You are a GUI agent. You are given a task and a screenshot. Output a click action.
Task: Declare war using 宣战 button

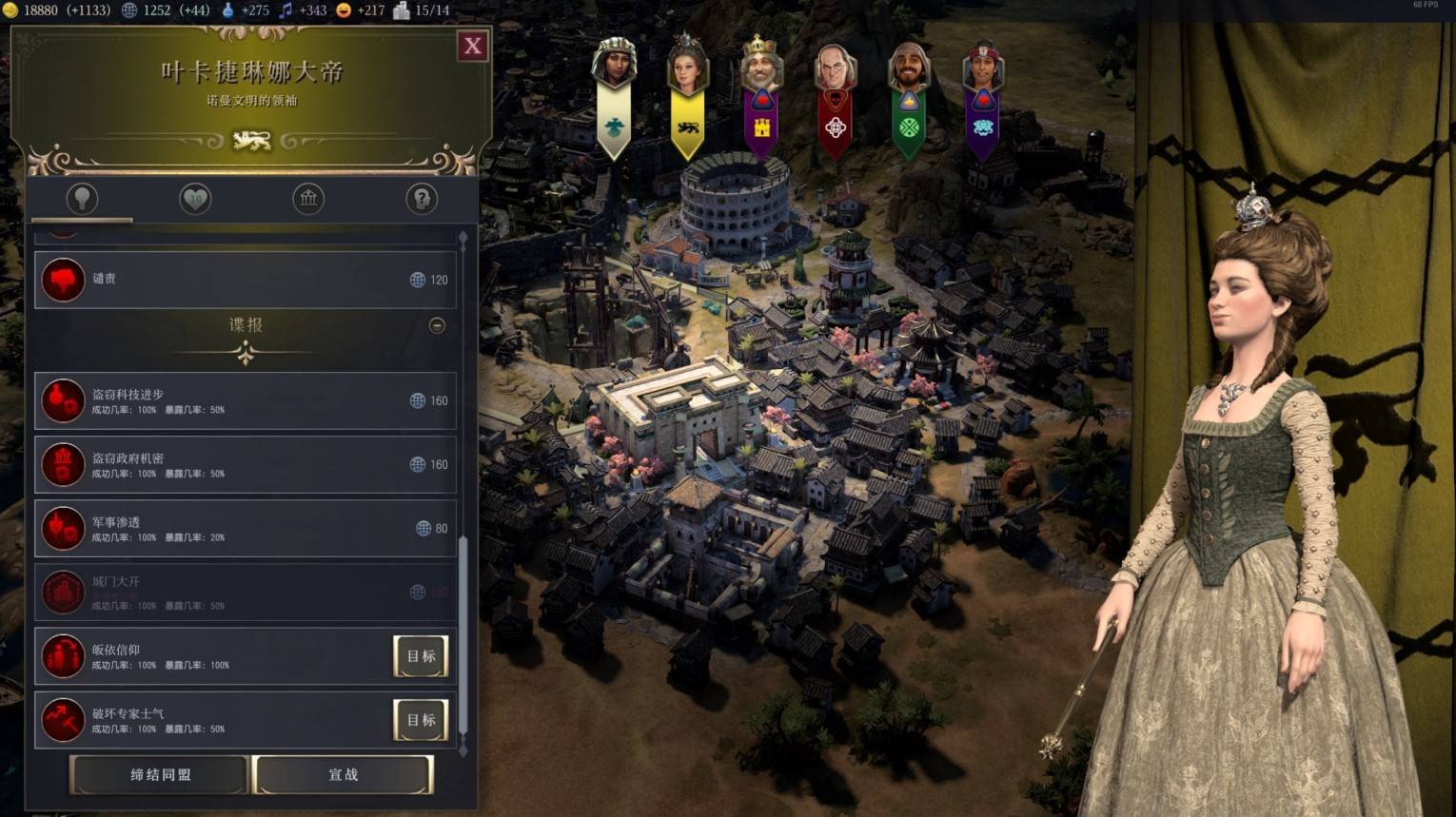(x=344, y=774)
